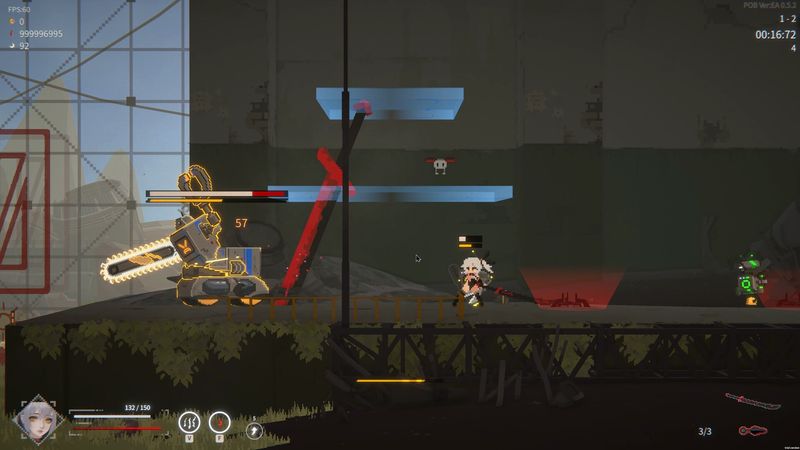Select the red sword weapon icon
Viewport: 800px width, 450px height.
click(x=753, y=401)
